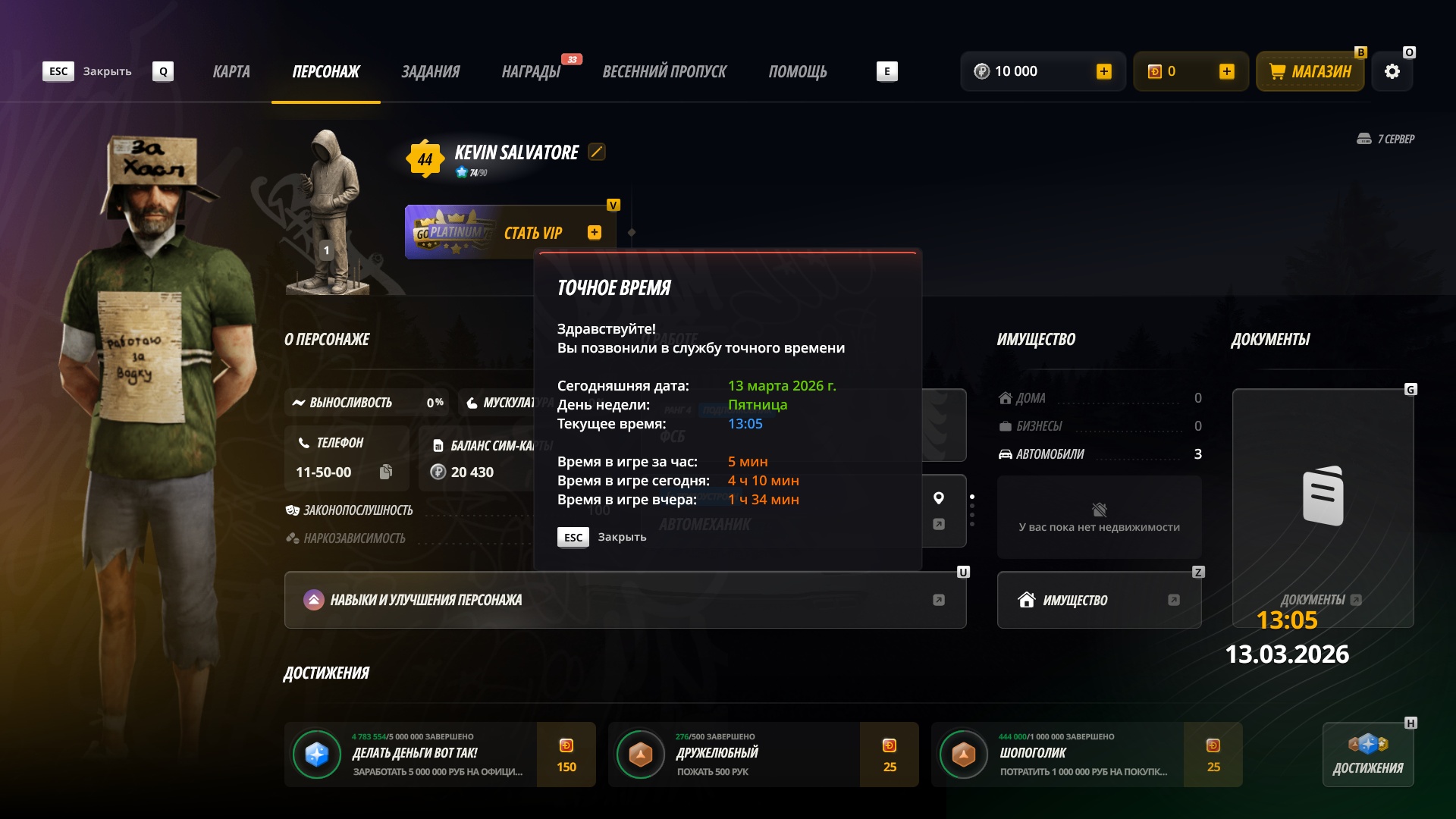Open settings with the gear icon
The image size is (1456, 819).
pos(1392,72)
